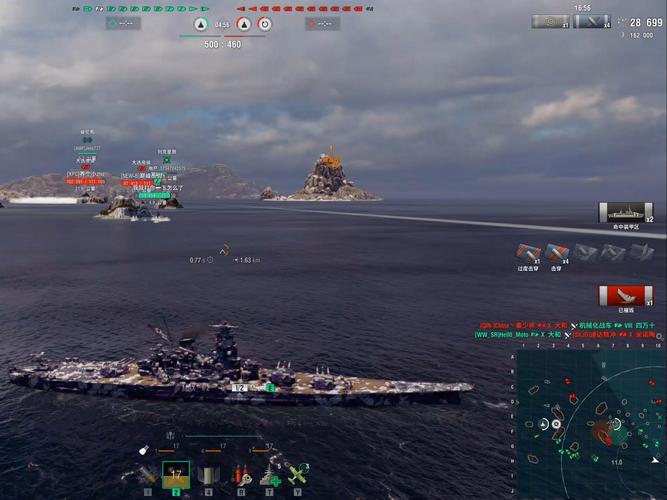
Task: Select the highlighted shell type in slot 2
Action: pyautogui.click(x=176, y=475)
